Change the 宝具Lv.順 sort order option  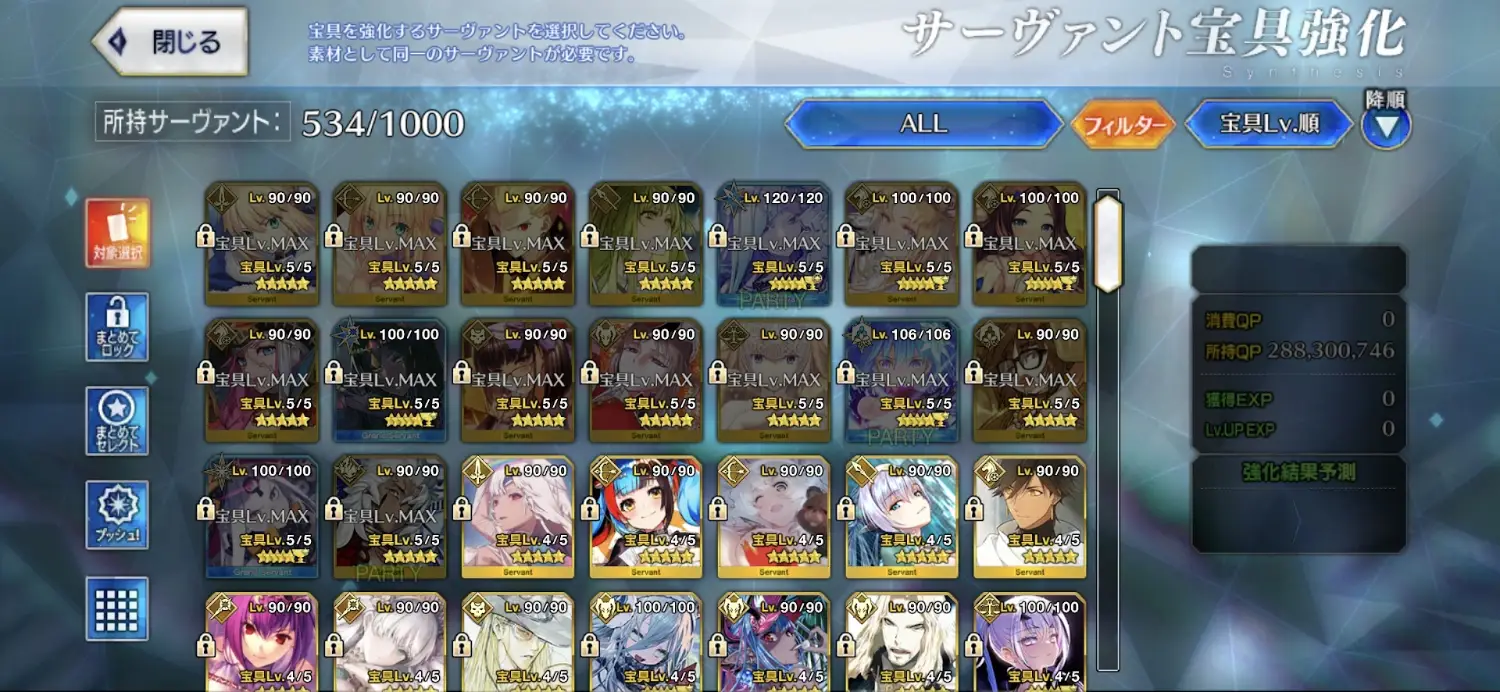pos(1269,124)
